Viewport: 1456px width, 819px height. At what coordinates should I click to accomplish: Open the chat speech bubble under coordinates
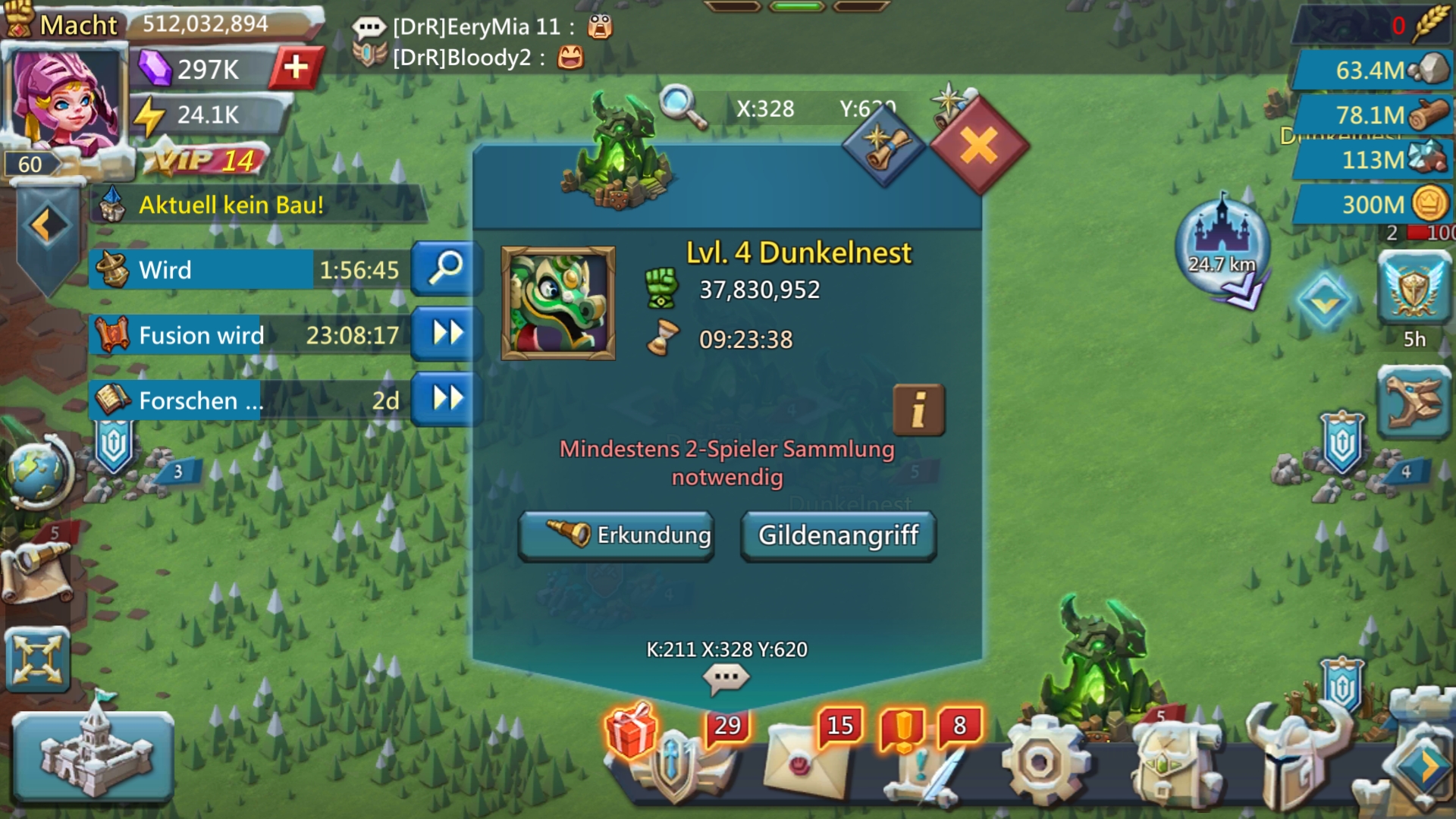coord(726,677)
